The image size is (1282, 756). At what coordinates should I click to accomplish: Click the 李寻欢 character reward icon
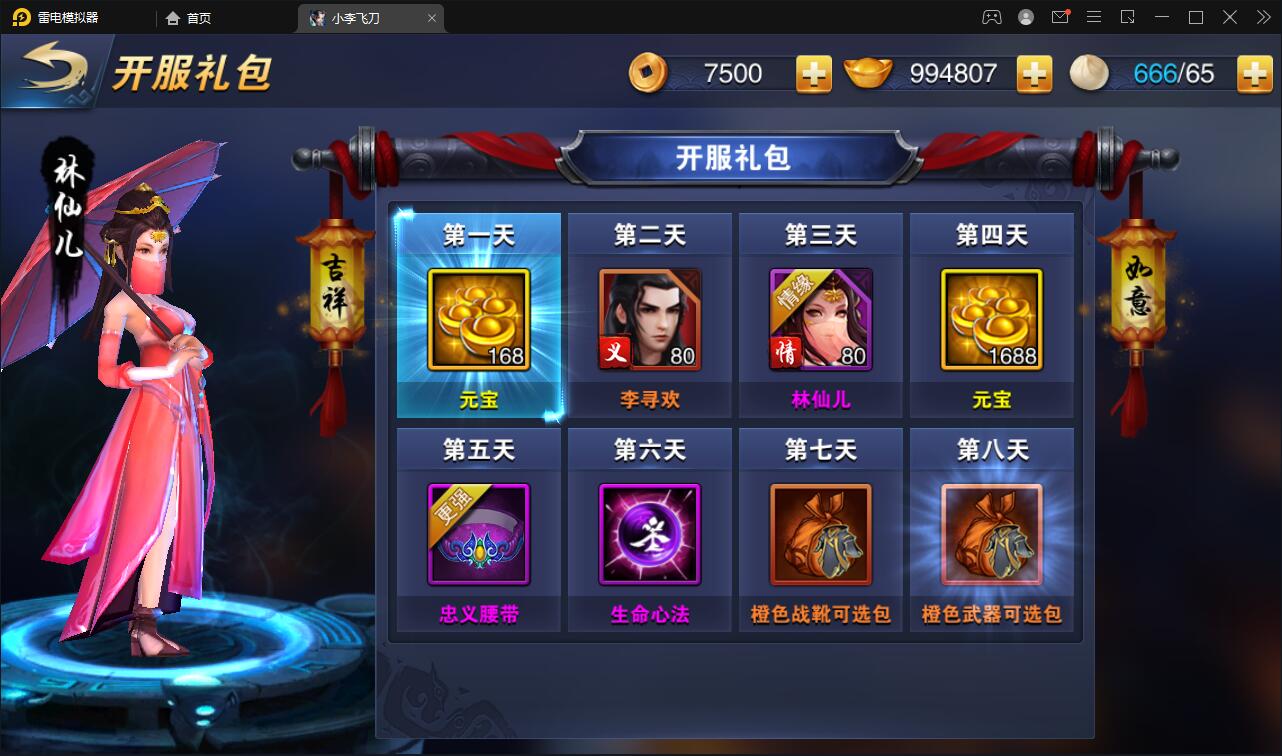pyautogui.click(x=649, y=318)
